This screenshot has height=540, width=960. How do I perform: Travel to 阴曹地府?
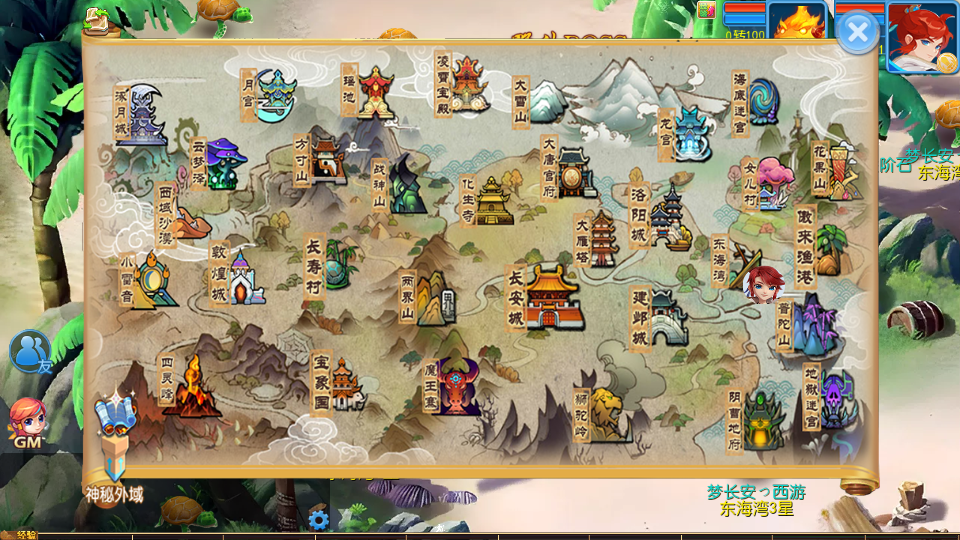pos(761,420)
